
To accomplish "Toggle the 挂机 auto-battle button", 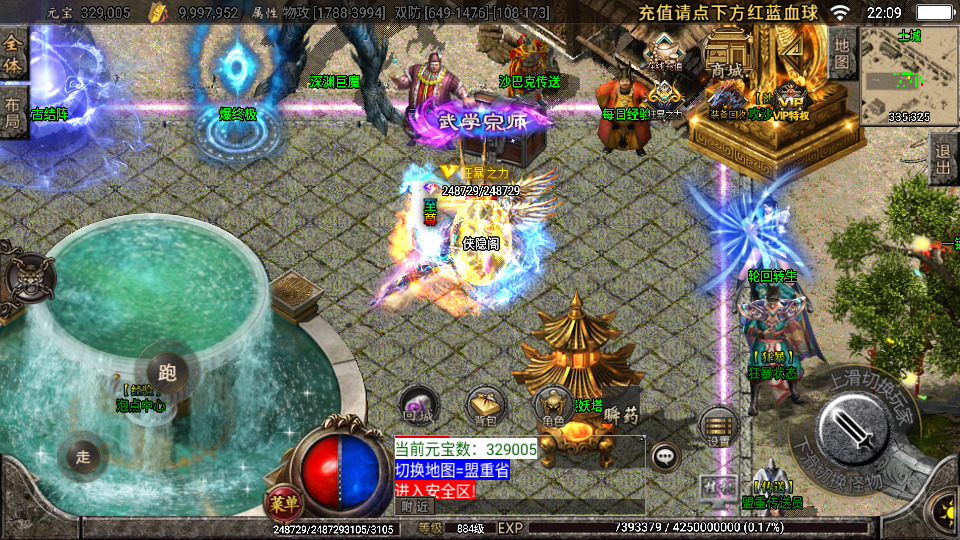I will point(717,487).
